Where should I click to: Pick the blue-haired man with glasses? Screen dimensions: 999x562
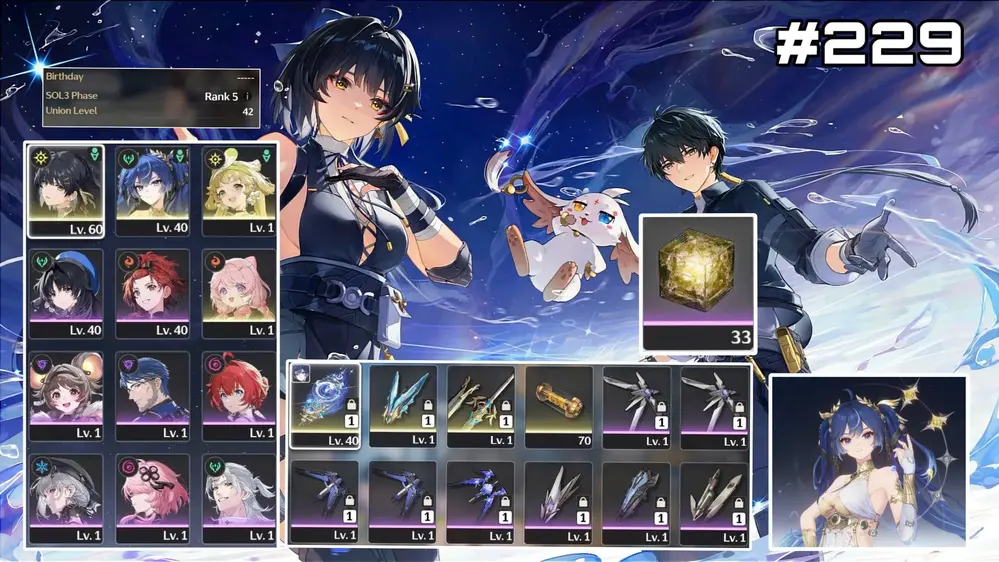152,396
